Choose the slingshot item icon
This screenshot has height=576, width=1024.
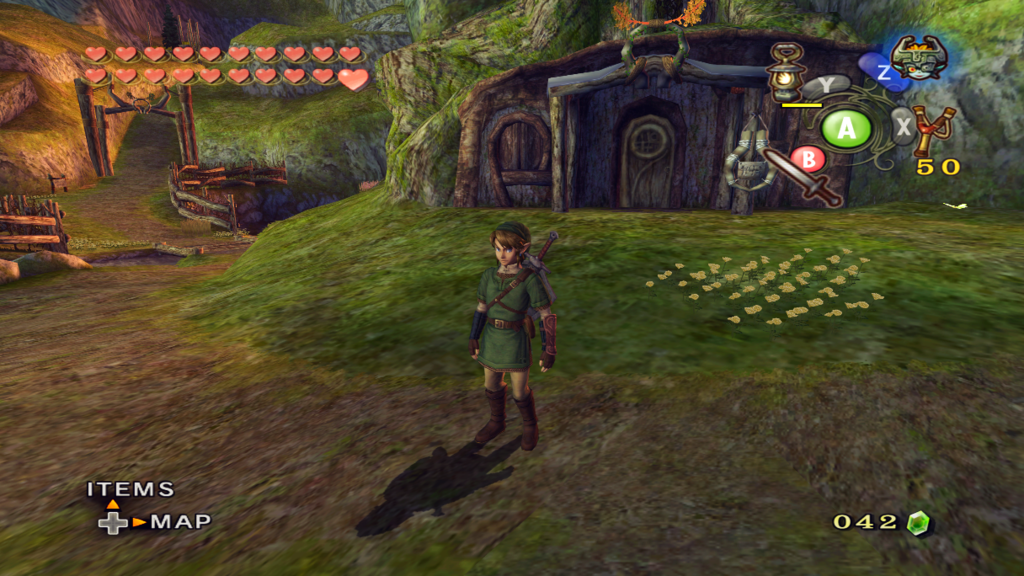(935, 130)
